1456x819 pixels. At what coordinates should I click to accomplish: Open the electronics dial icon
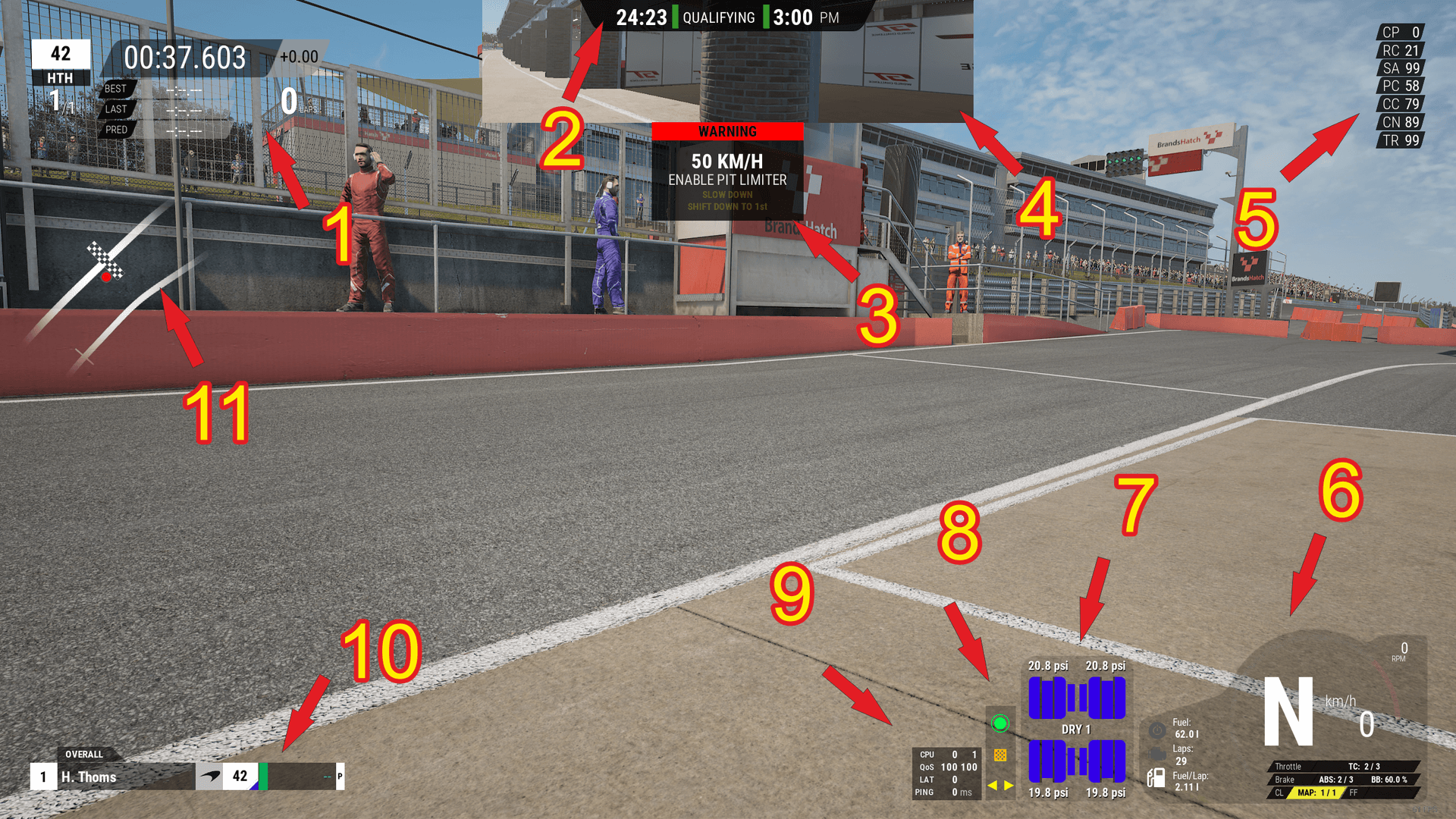1157,730
